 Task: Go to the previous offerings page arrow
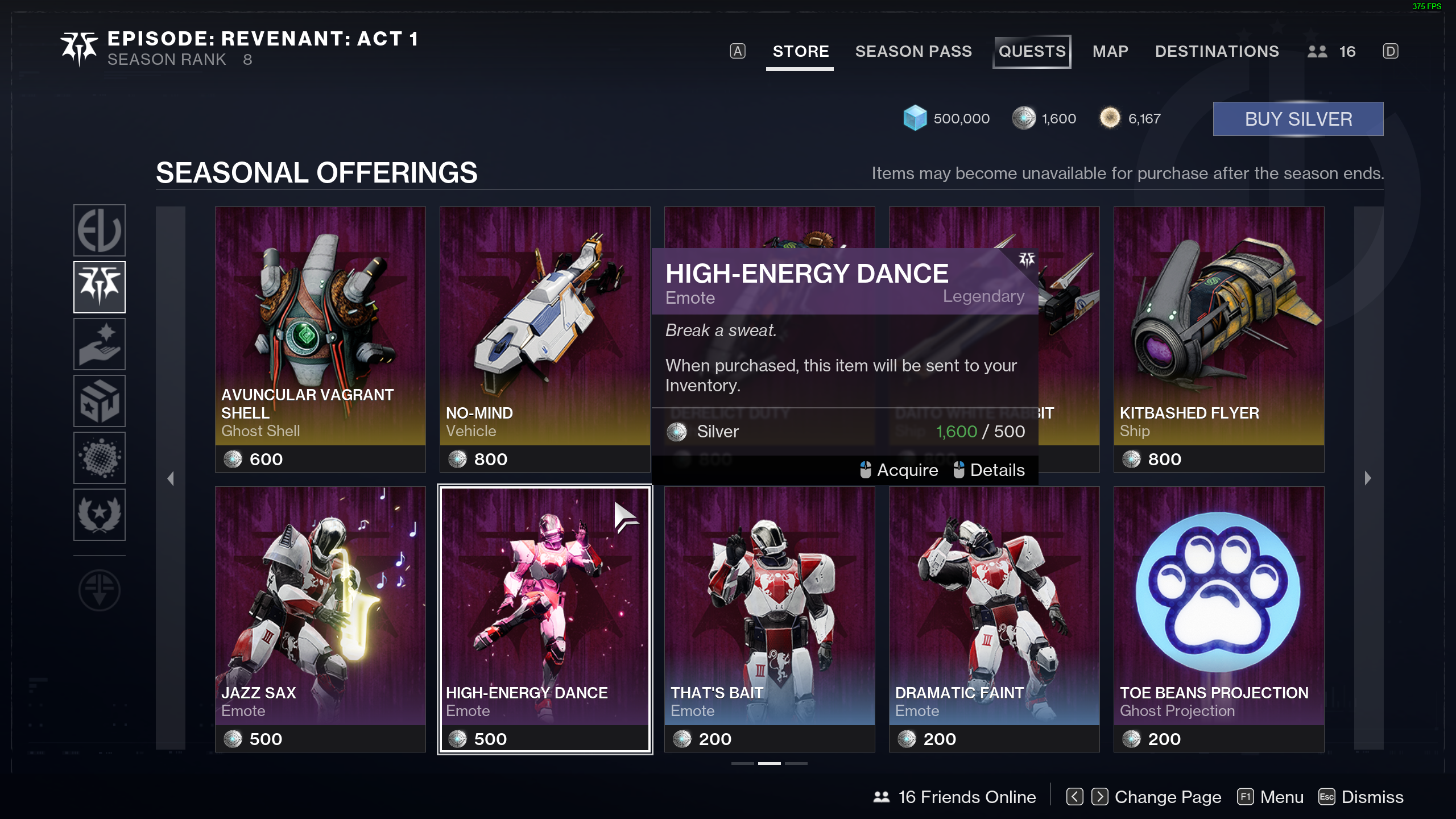pos(171,478)
